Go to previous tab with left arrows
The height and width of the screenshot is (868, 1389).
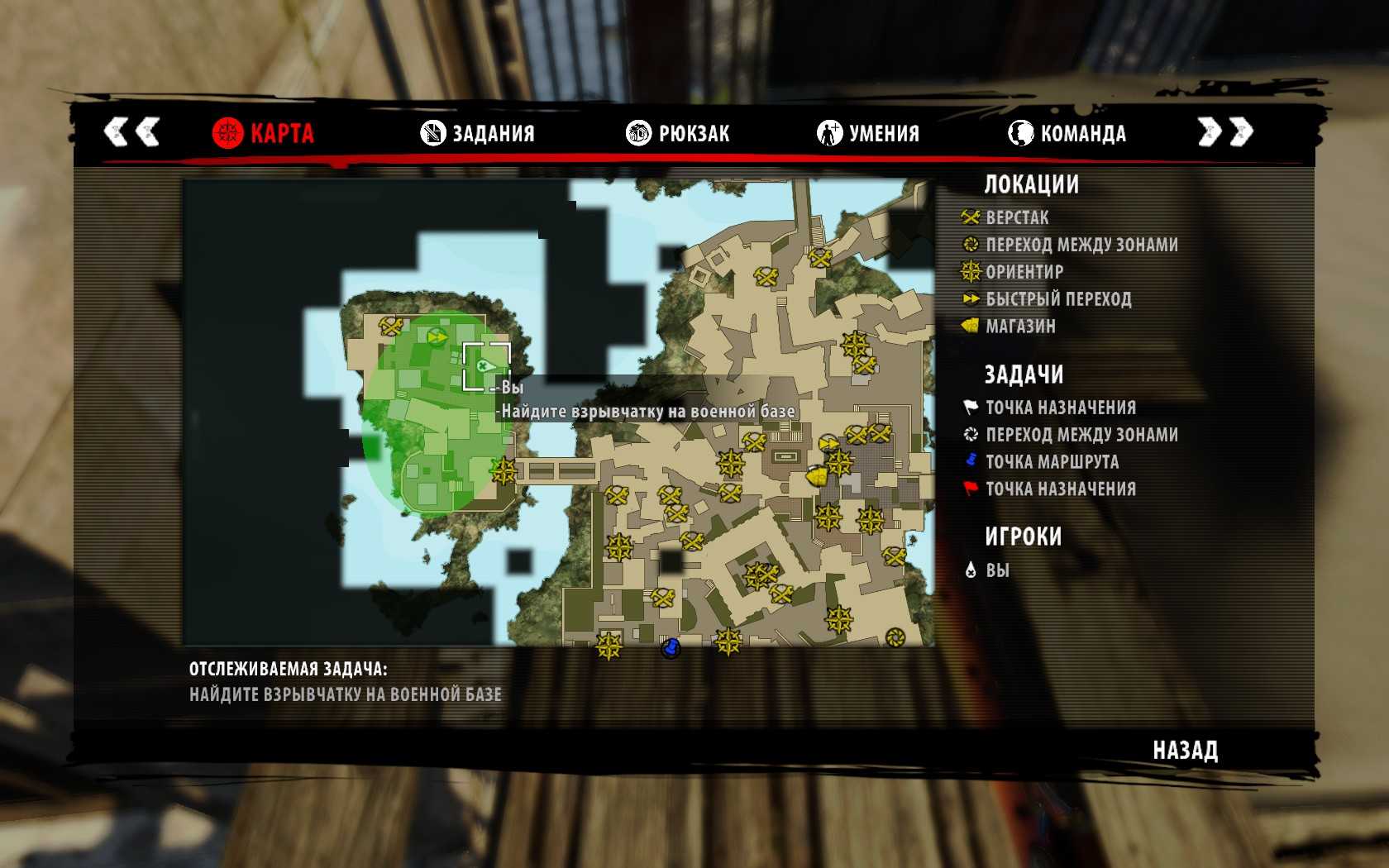point(131,131)
